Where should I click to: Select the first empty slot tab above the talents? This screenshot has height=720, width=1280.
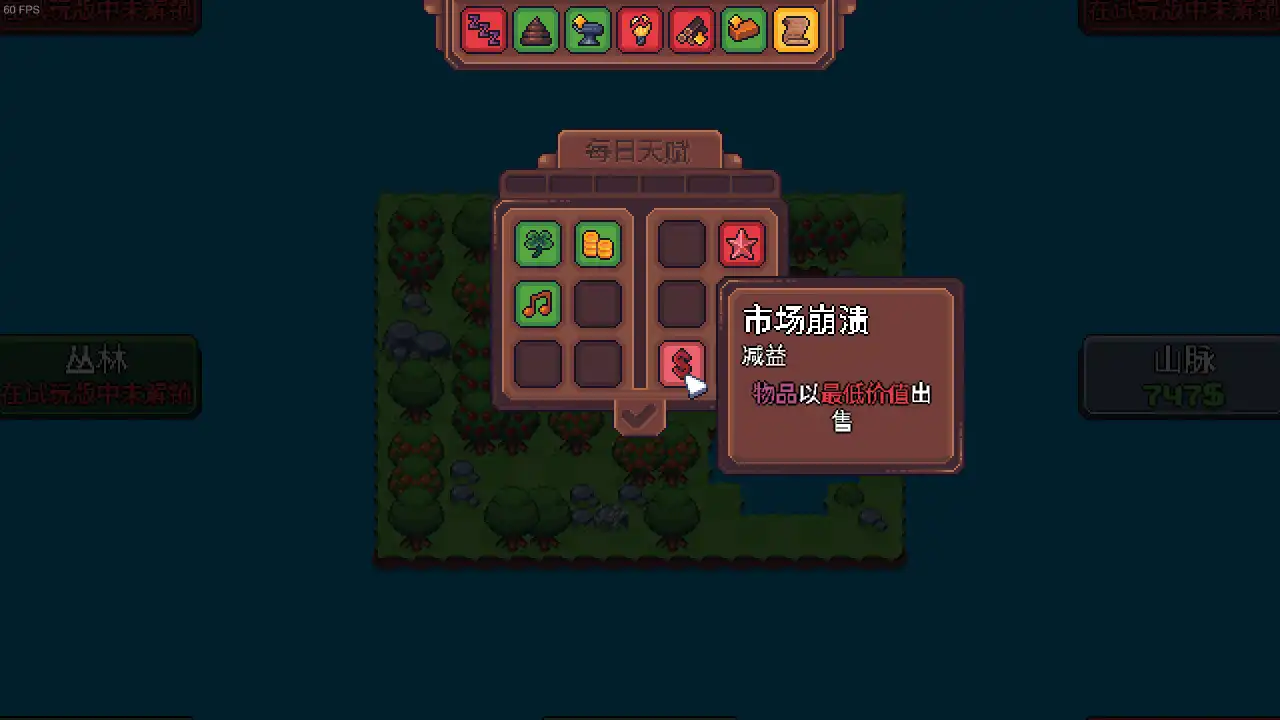(x=527, y=182)
